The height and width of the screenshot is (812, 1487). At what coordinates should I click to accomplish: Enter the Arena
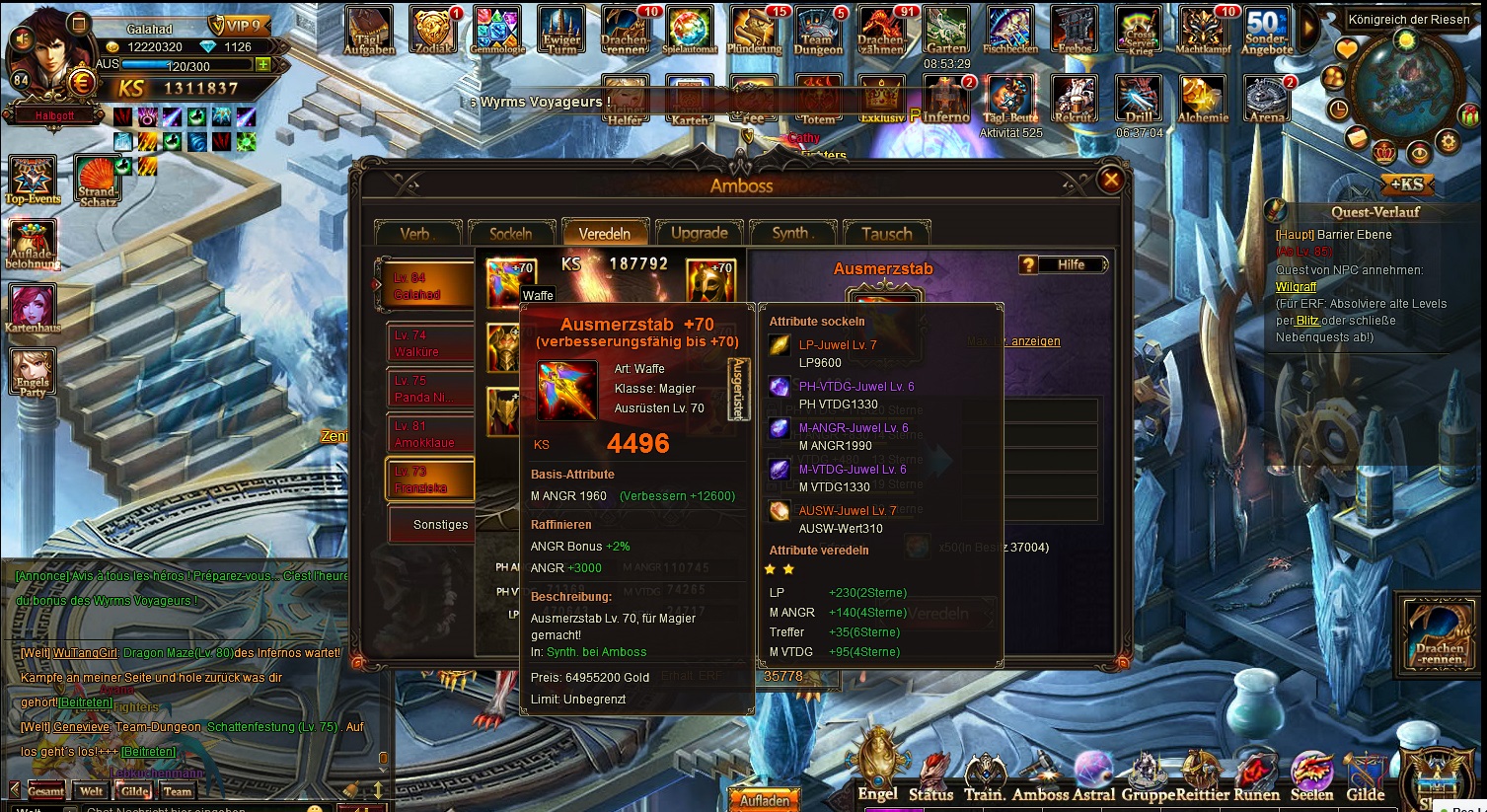tap(1266, 100)
